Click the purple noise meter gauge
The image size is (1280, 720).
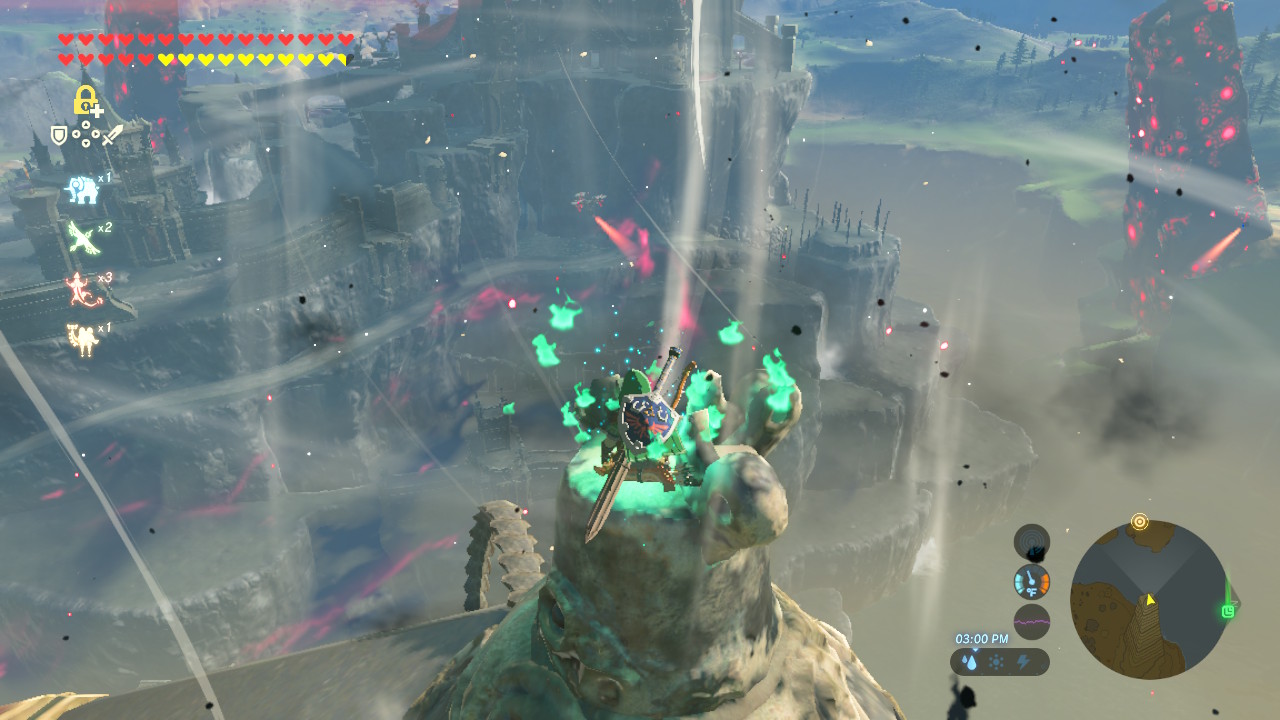click(x=1032, y=621)
